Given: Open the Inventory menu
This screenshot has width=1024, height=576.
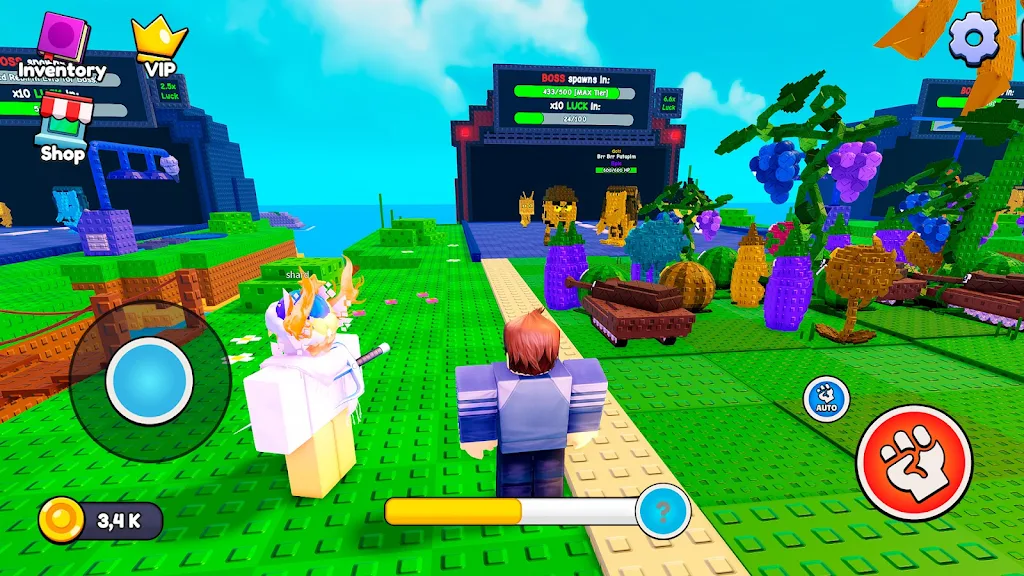Looking at the screenshot, I should (62, 47).
